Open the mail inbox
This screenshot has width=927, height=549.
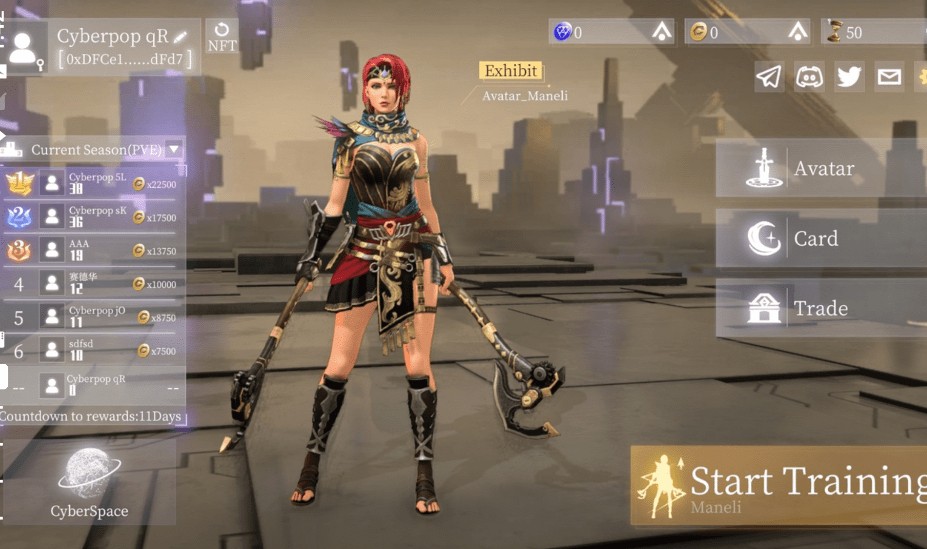coord(889,77)
